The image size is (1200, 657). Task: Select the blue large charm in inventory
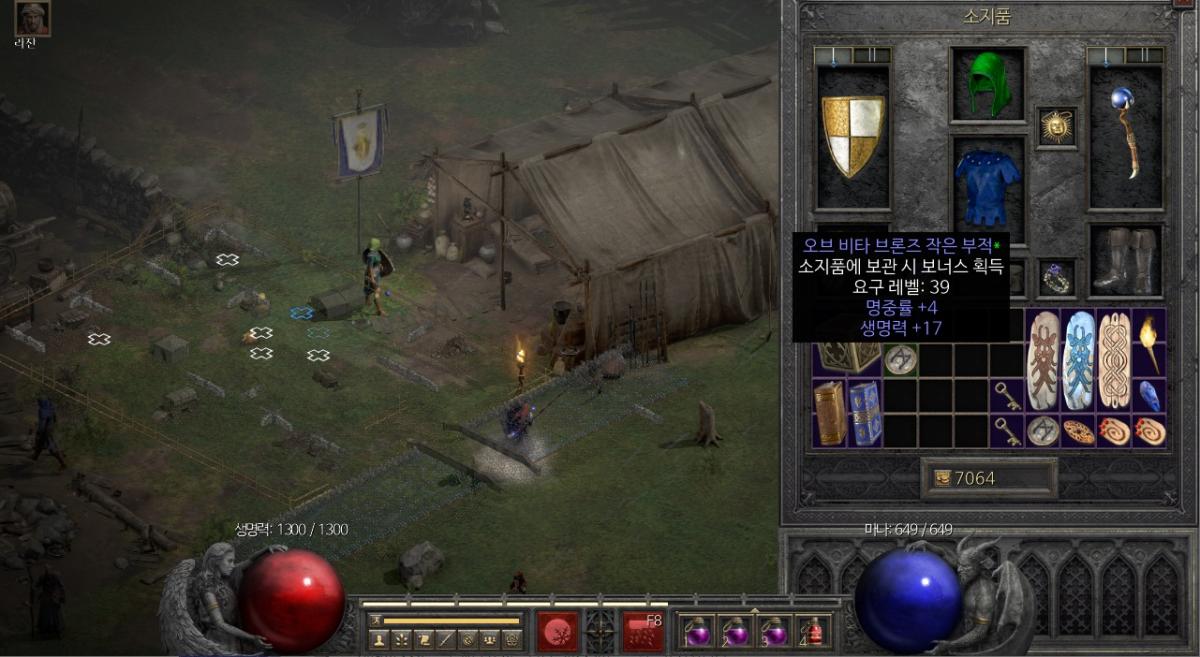[1080, 360]
